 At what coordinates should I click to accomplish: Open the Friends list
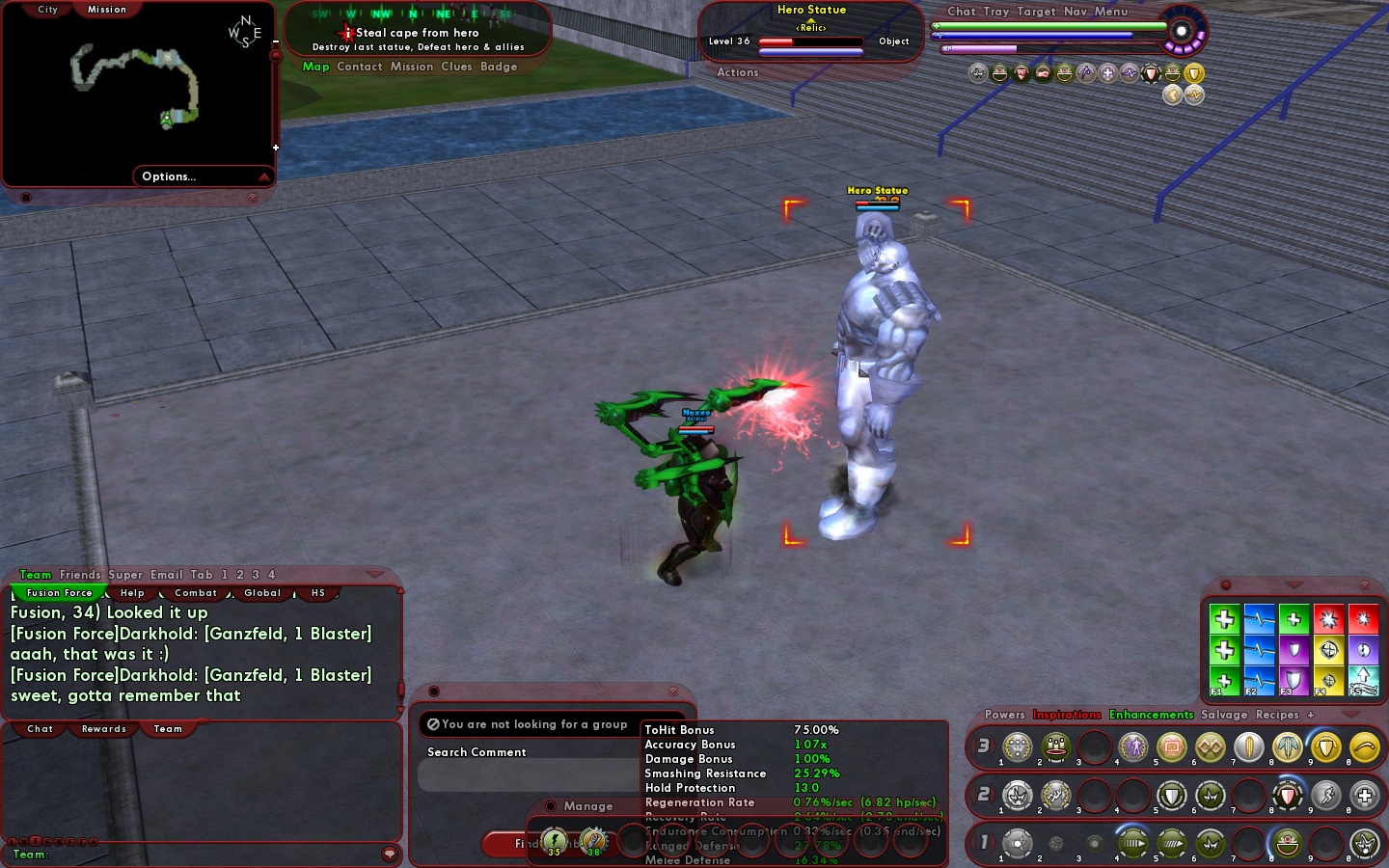pos(80,575)
